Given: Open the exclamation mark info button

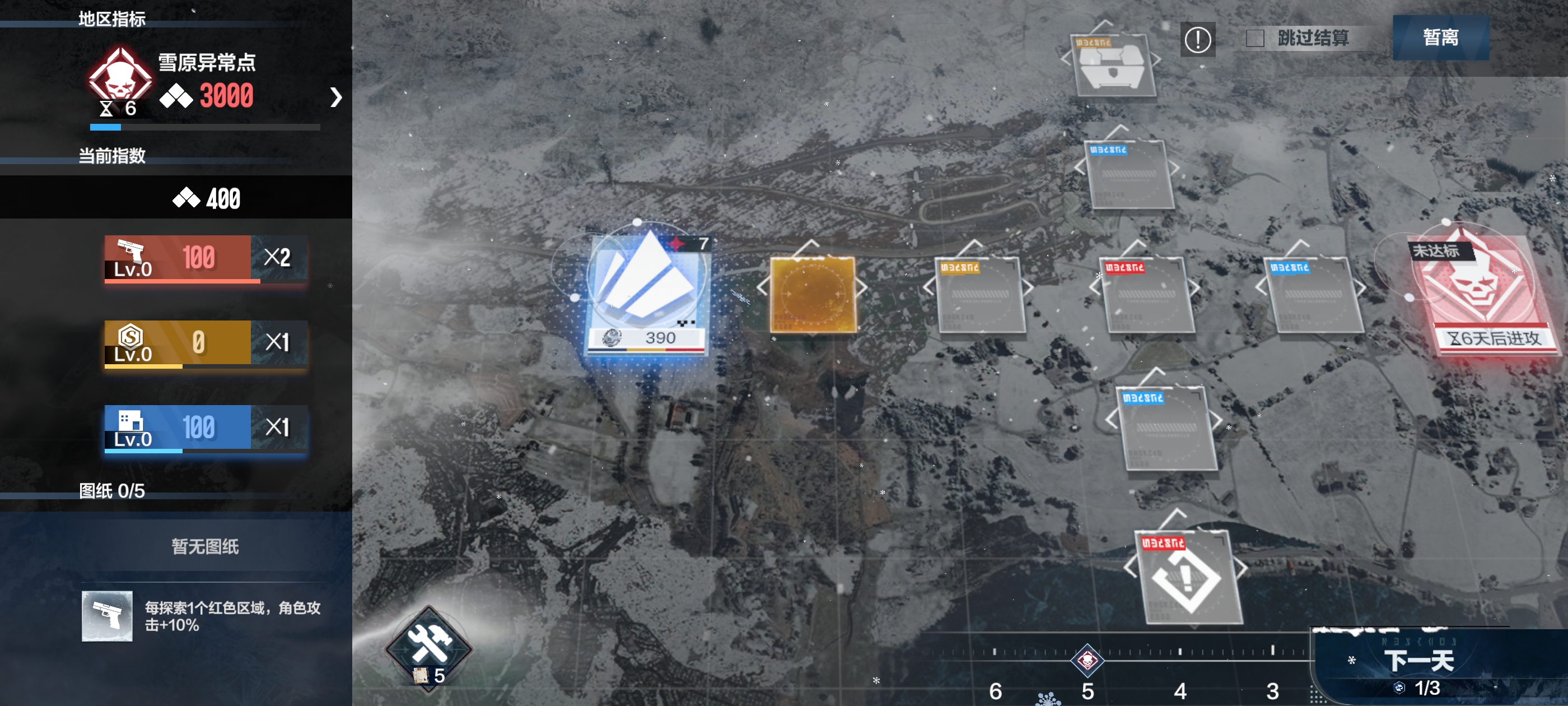Looking at the screenshot, I should click(1197, 40).
